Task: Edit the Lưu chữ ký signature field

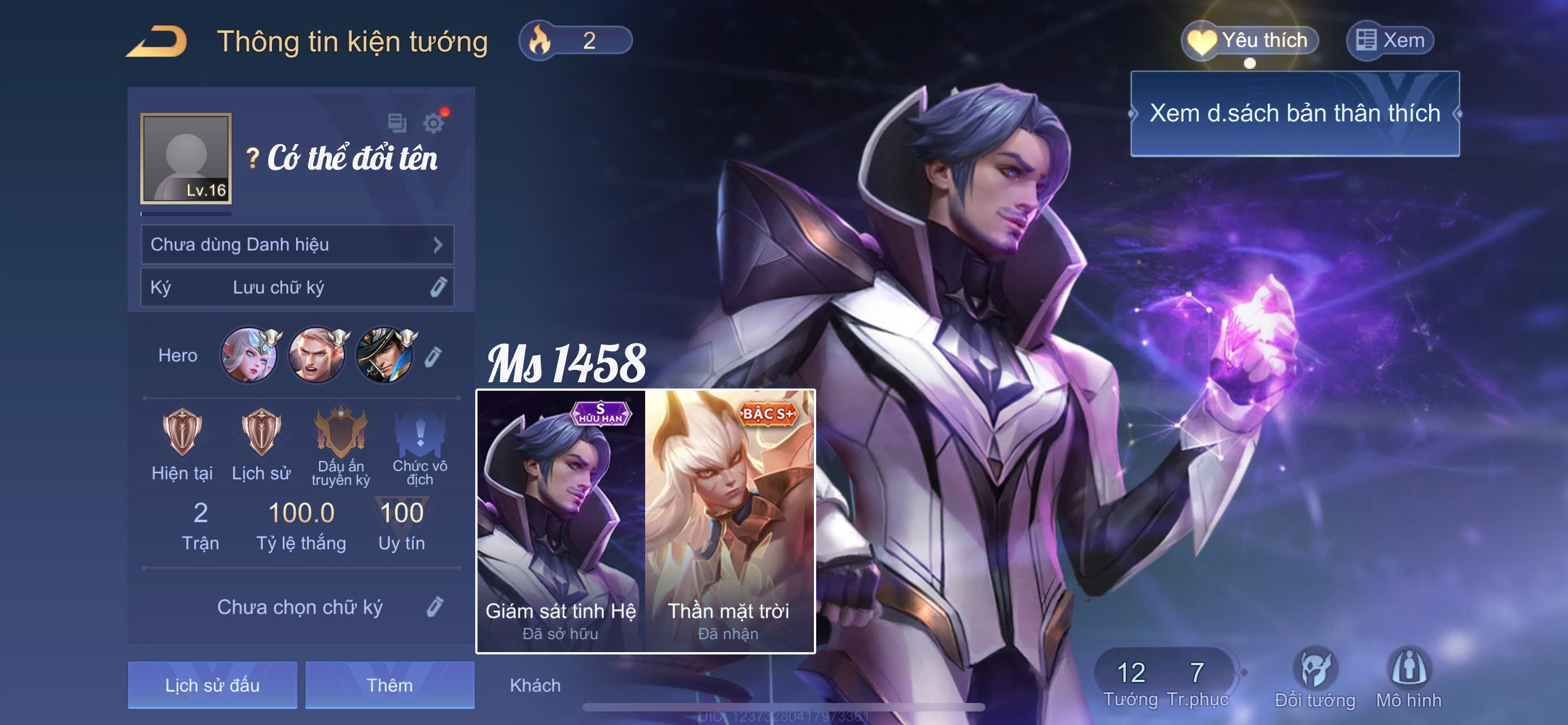Action: click(x=438, y=287)
